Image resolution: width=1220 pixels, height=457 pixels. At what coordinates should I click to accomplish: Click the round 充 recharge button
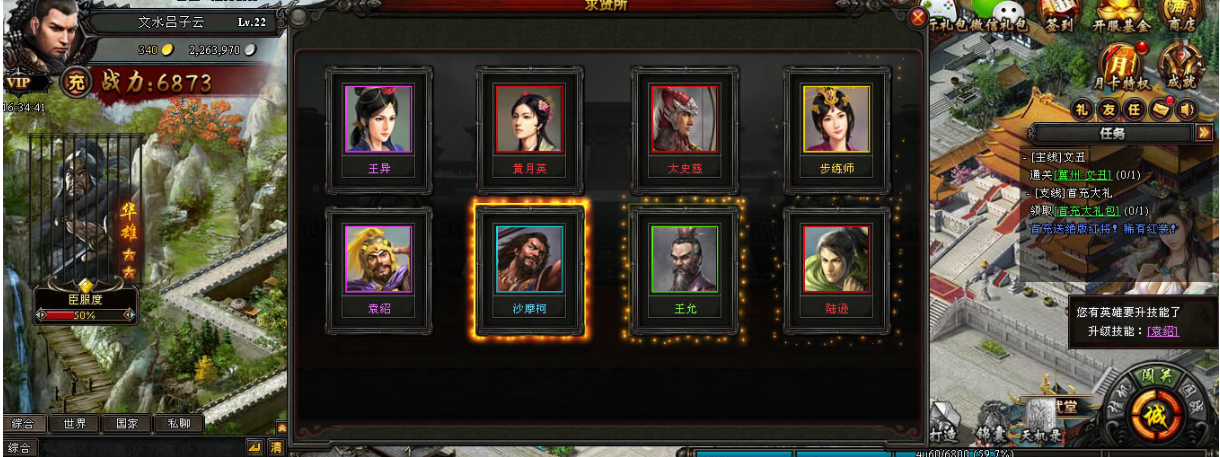75,83
